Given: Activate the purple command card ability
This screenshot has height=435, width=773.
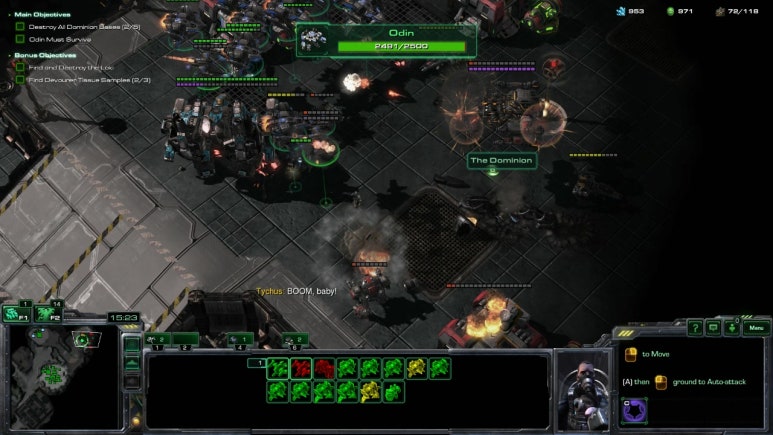Looking at the screenshot, I should [635, 410].
